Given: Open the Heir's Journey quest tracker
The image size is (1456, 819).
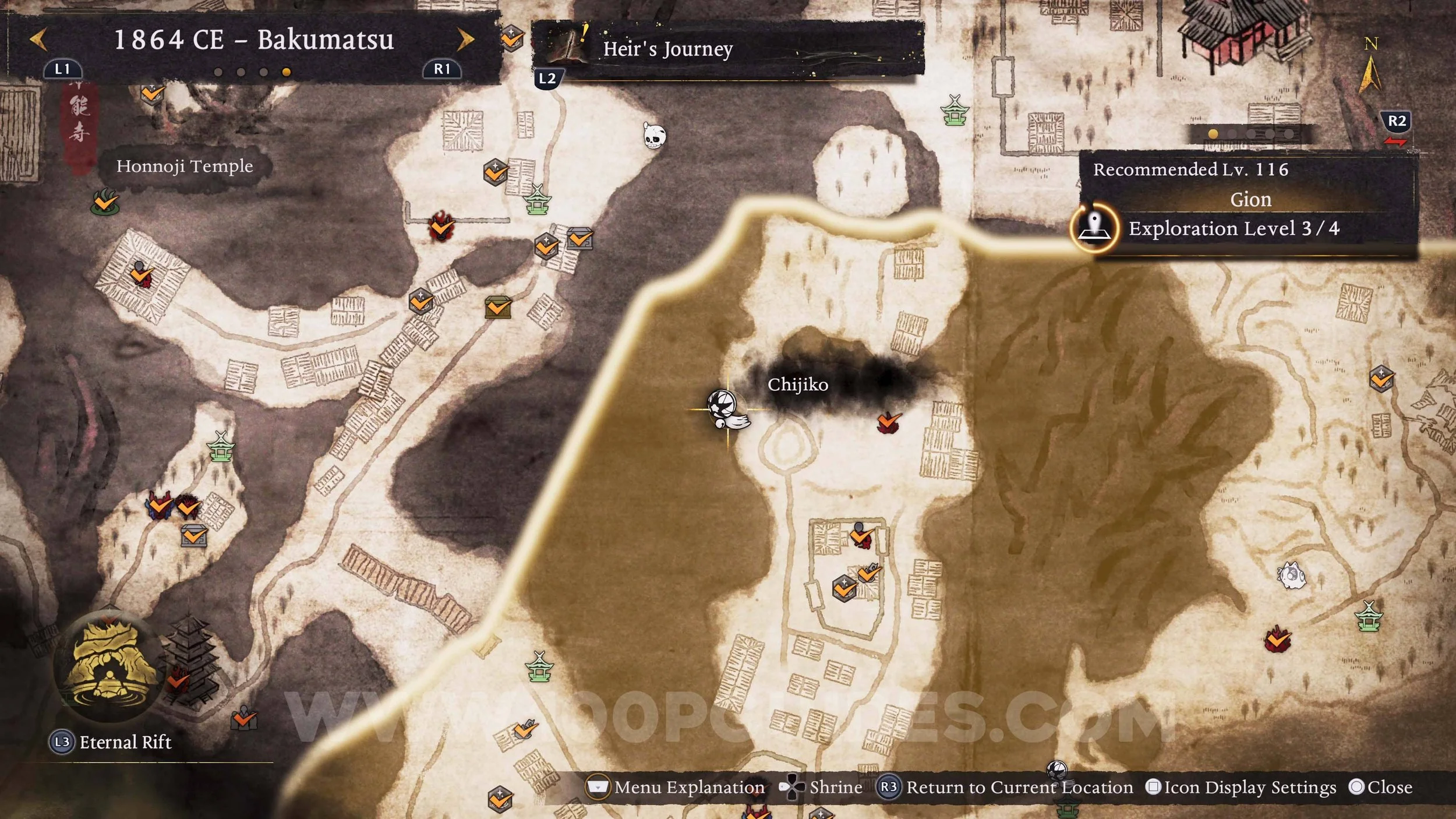Looking at the screenshot, I should (x=667, y=49).
